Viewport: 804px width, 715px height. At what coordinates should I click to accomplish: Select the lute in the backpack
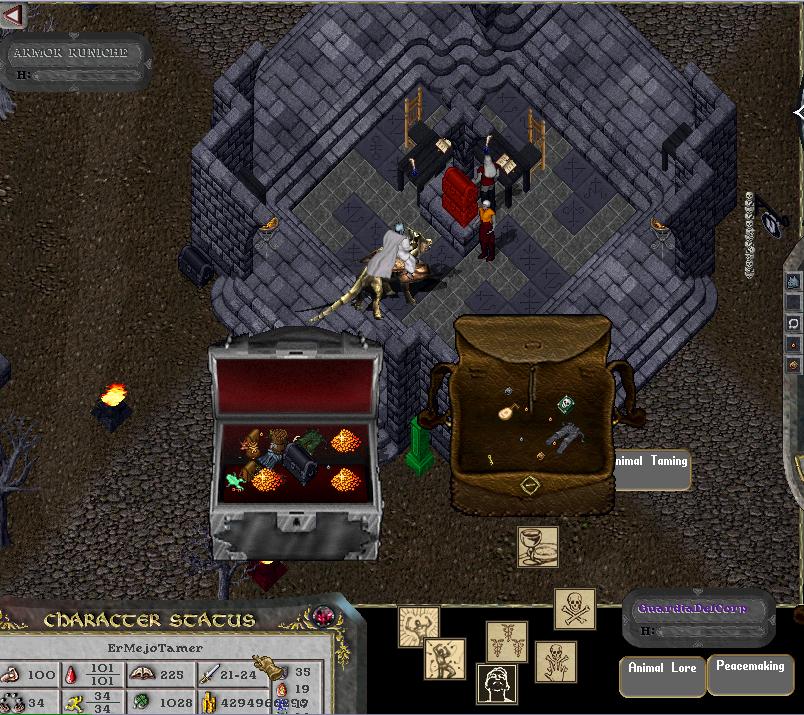[508, 410]
